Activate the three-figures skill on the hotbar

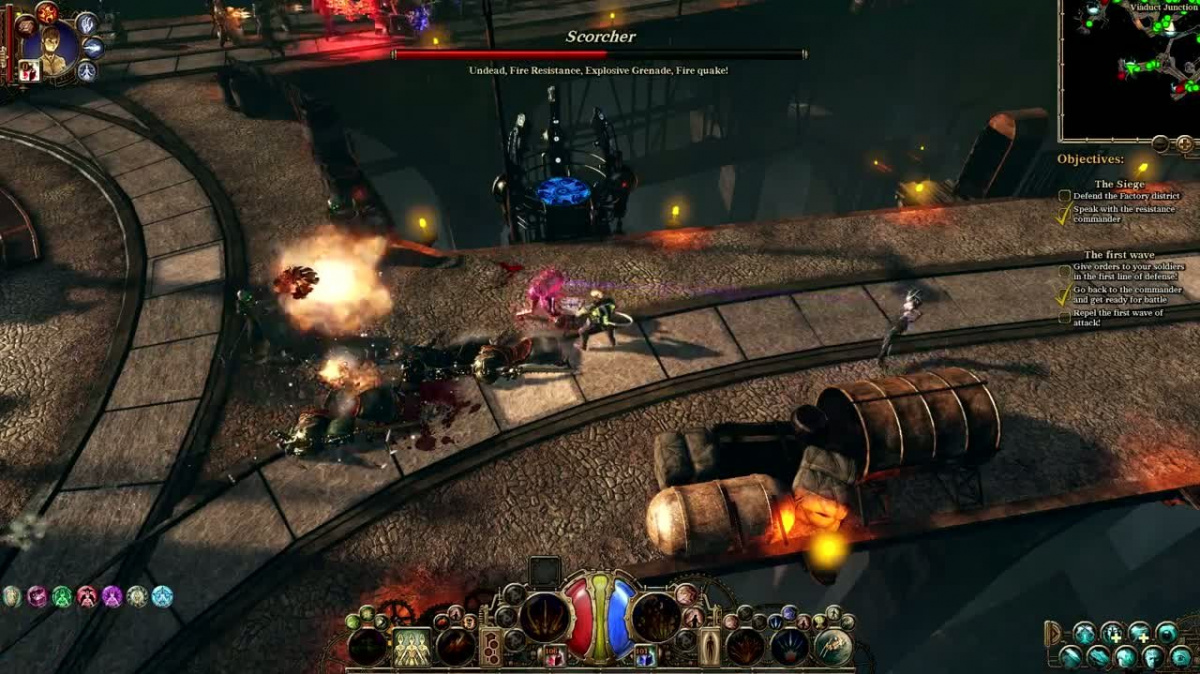(x=412, y=647)
